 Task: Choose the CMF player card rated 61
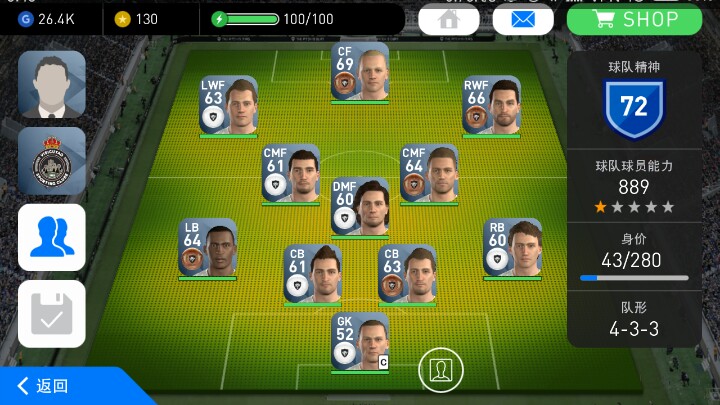[x=290, y=173]
